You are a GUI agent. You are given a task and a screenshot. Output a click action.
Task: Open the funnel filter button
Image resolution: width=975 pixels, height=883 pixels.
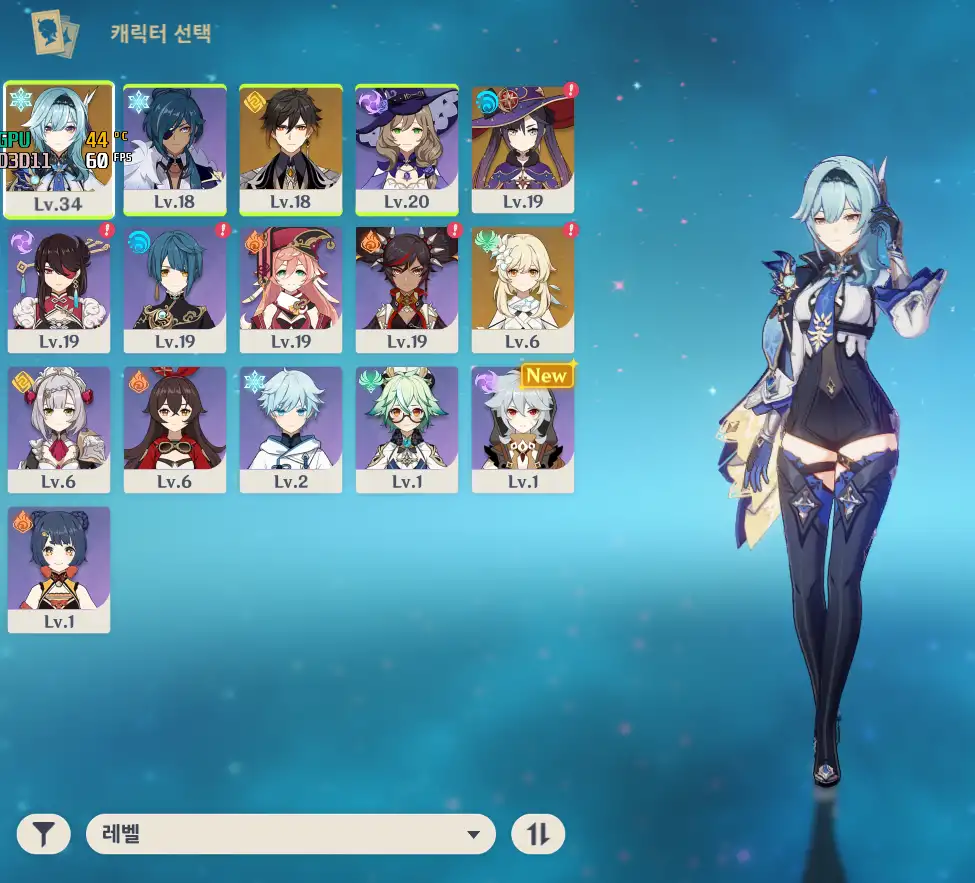[43, 834]
